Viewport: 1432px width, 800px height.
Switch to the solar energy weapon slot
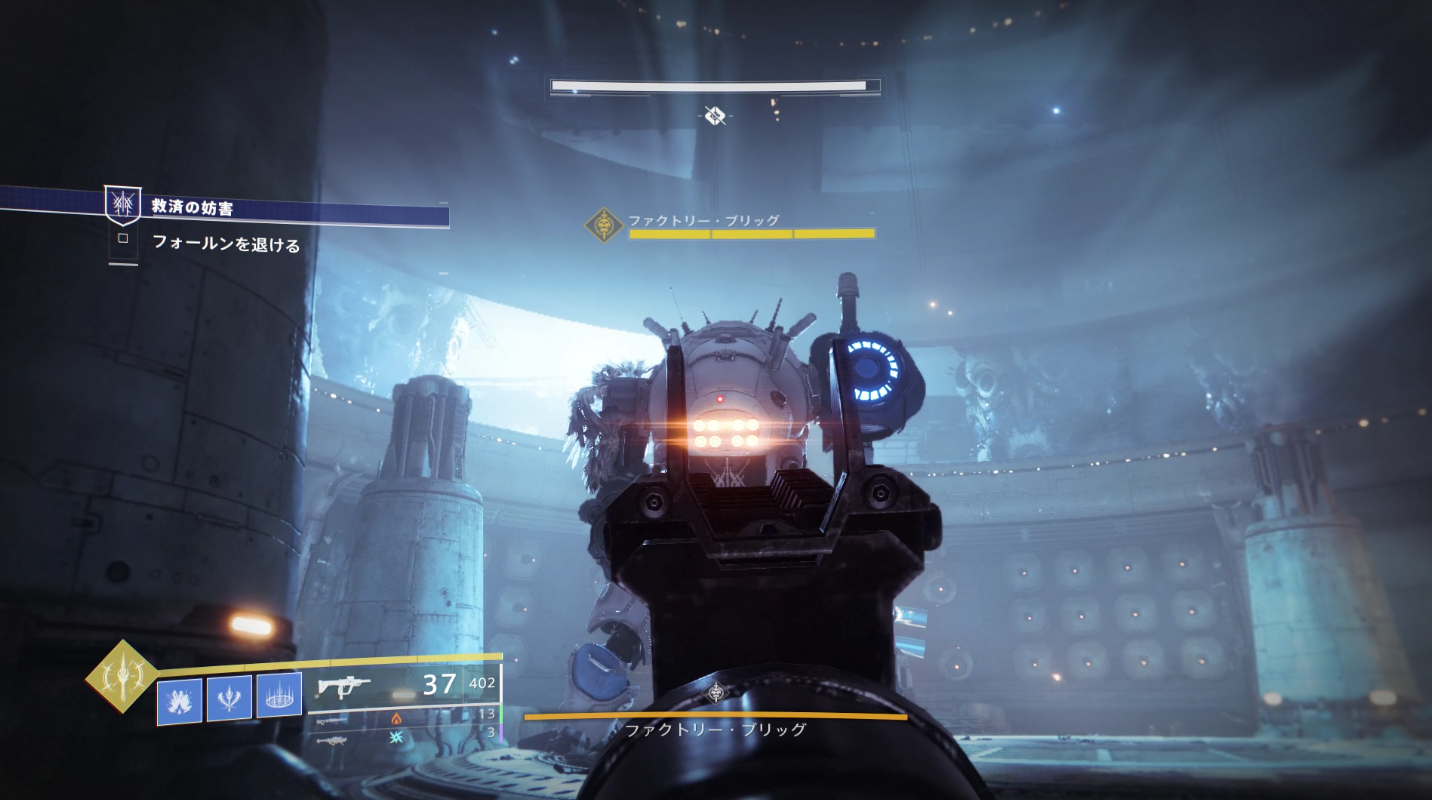tap(333, 718)
